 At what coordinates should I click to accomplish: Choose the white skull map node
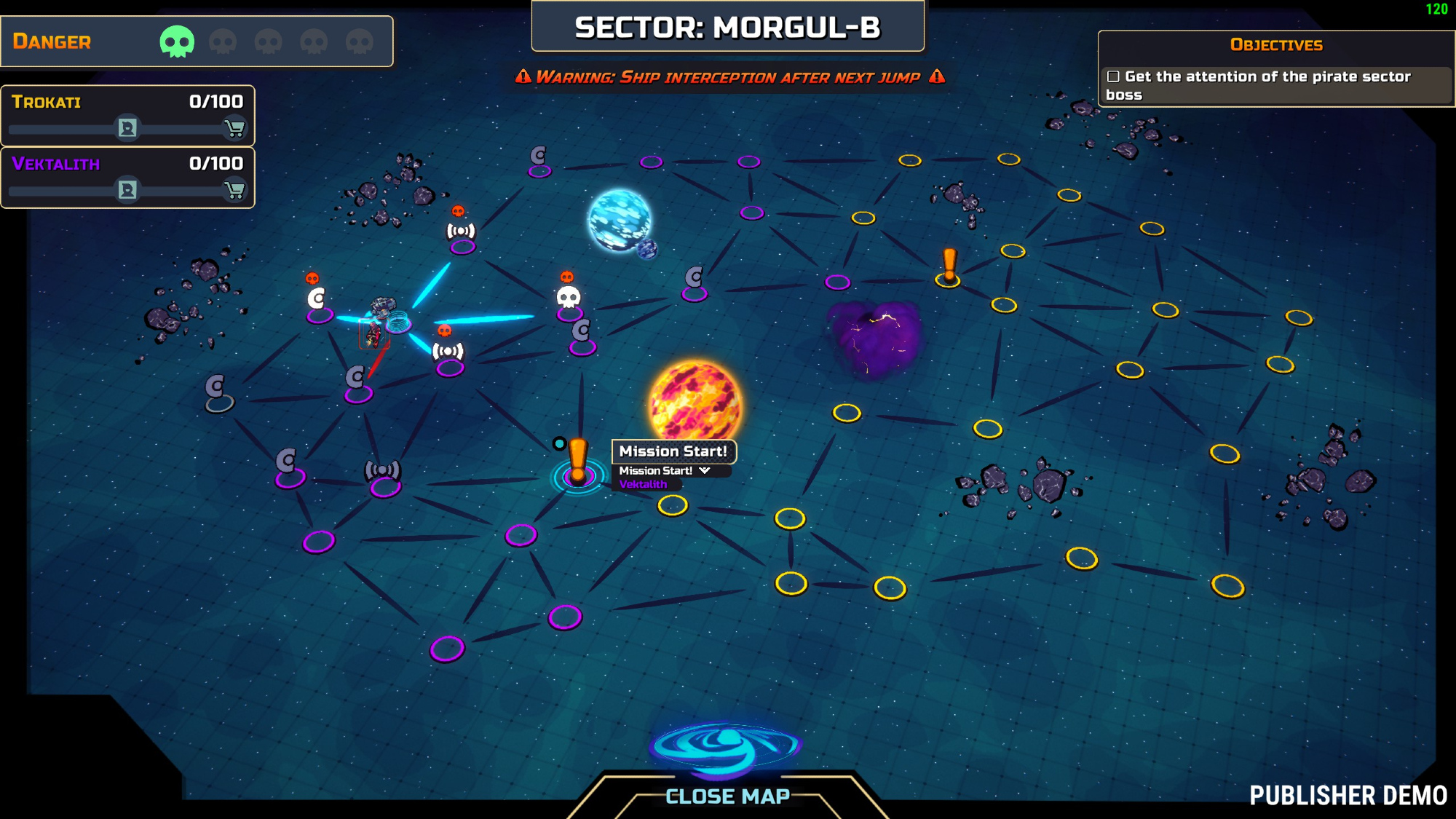click(569, 298)
